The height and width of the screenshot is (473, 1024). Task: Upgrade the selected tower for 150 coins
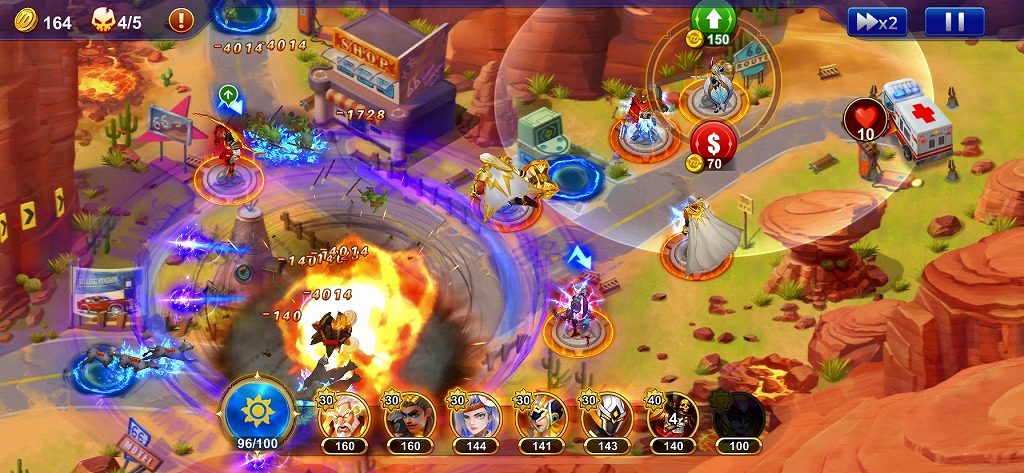pyautogui.click(x=713, y=22)
